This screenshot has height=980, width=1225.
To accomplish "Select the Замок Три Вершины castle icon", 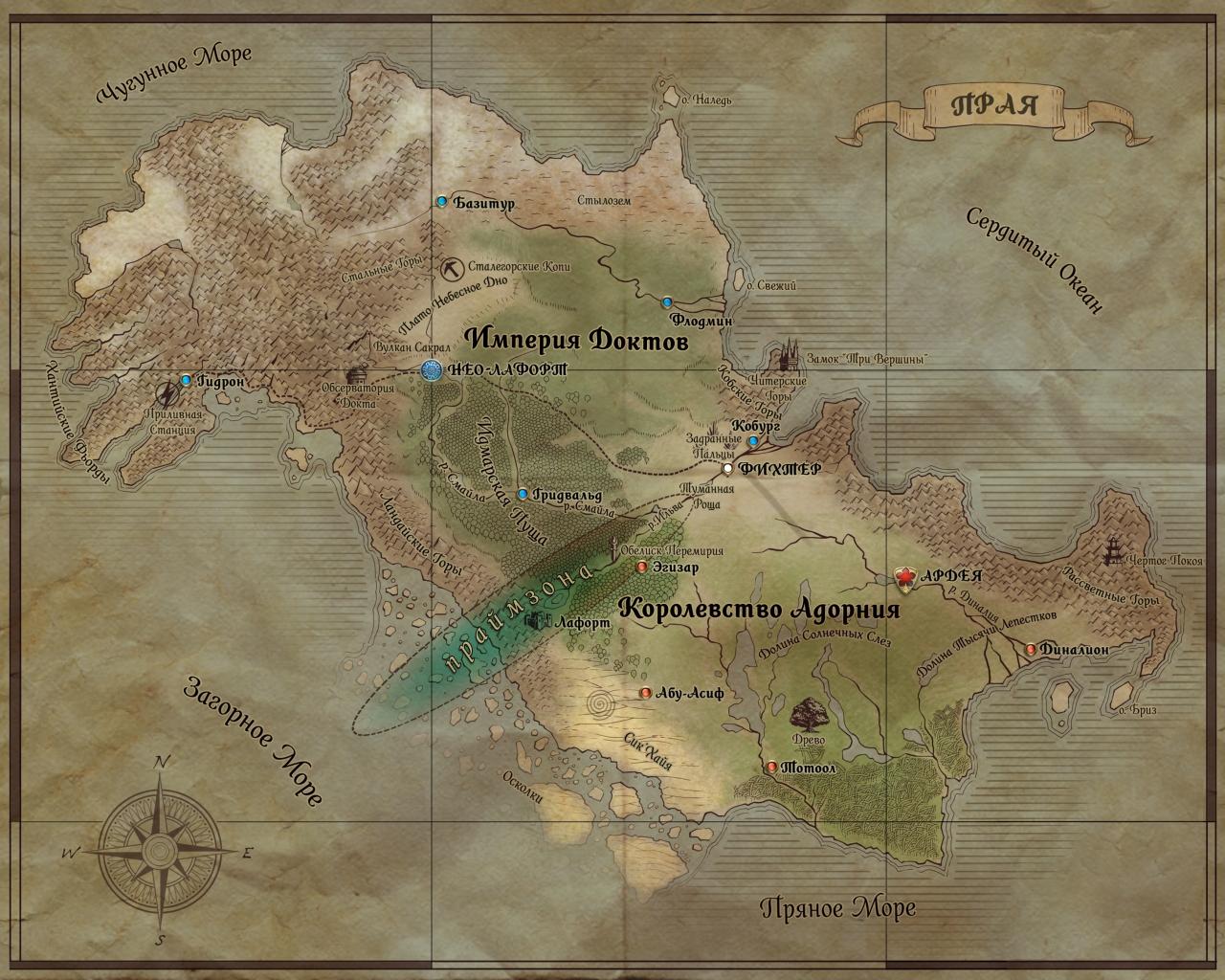I will (791, 355).
